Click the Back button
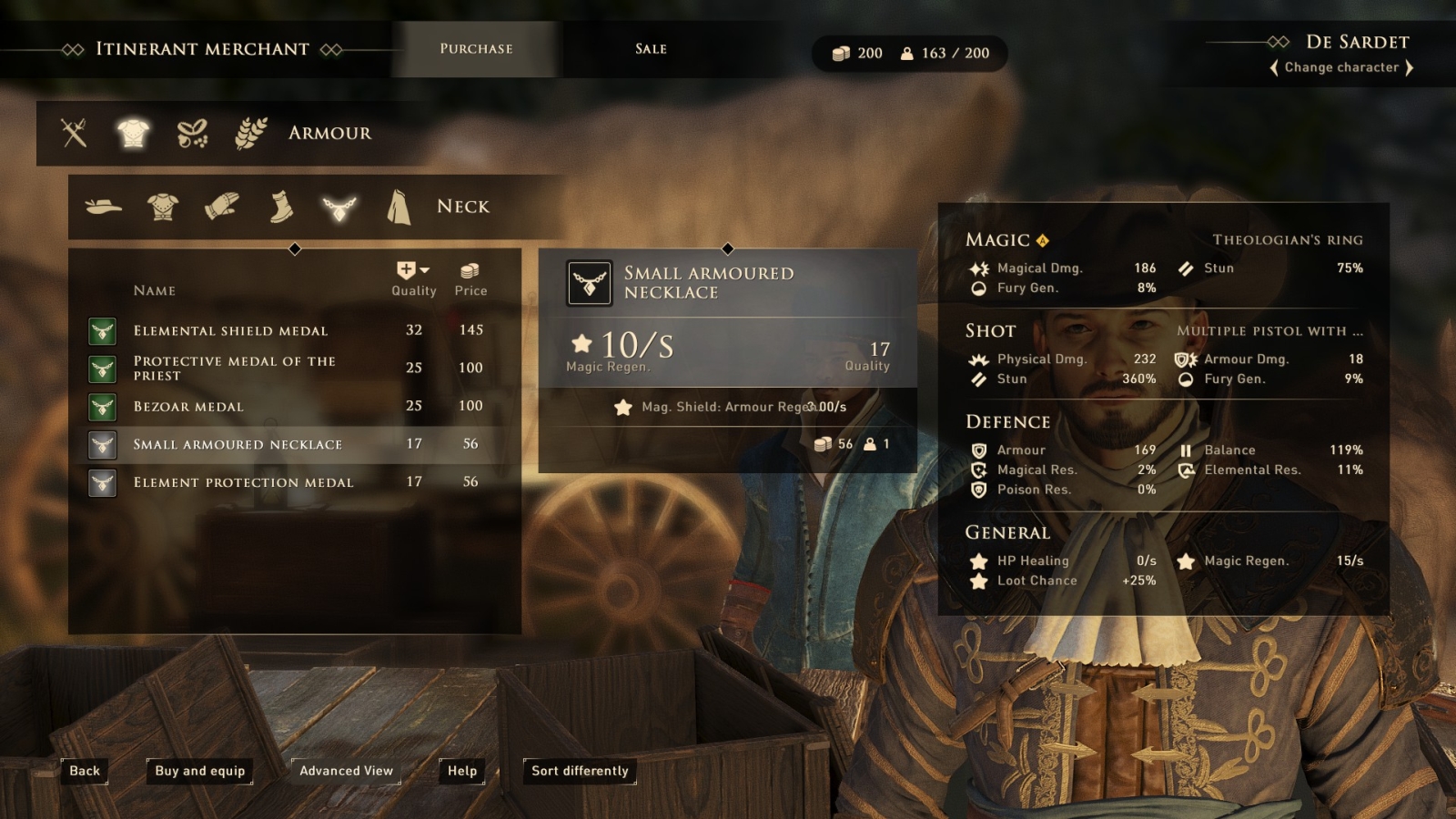The width and height of the screenshot is (1456, 819). tap(85, 771)
